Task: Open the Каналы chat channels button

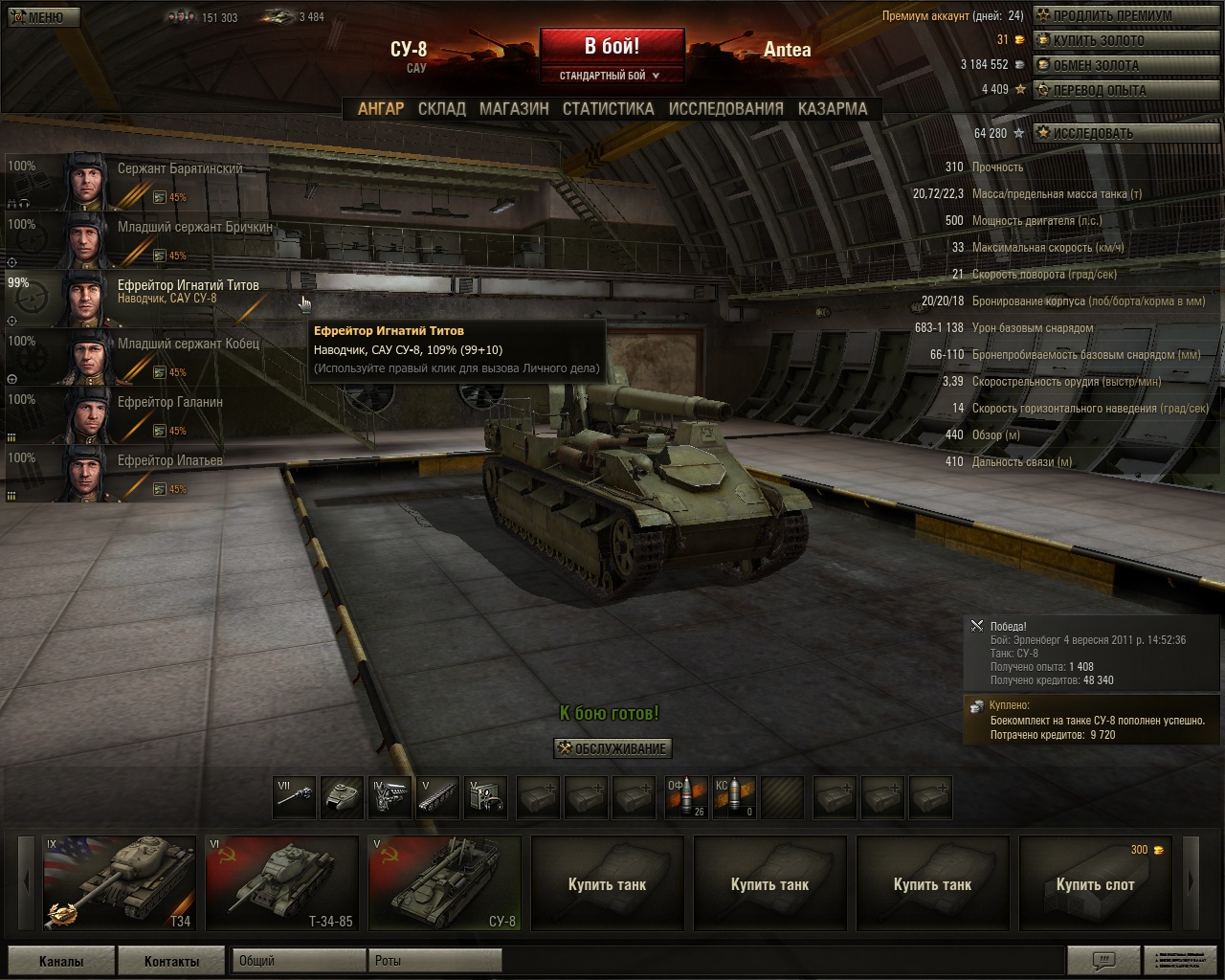Action: (x=61, y=961)
